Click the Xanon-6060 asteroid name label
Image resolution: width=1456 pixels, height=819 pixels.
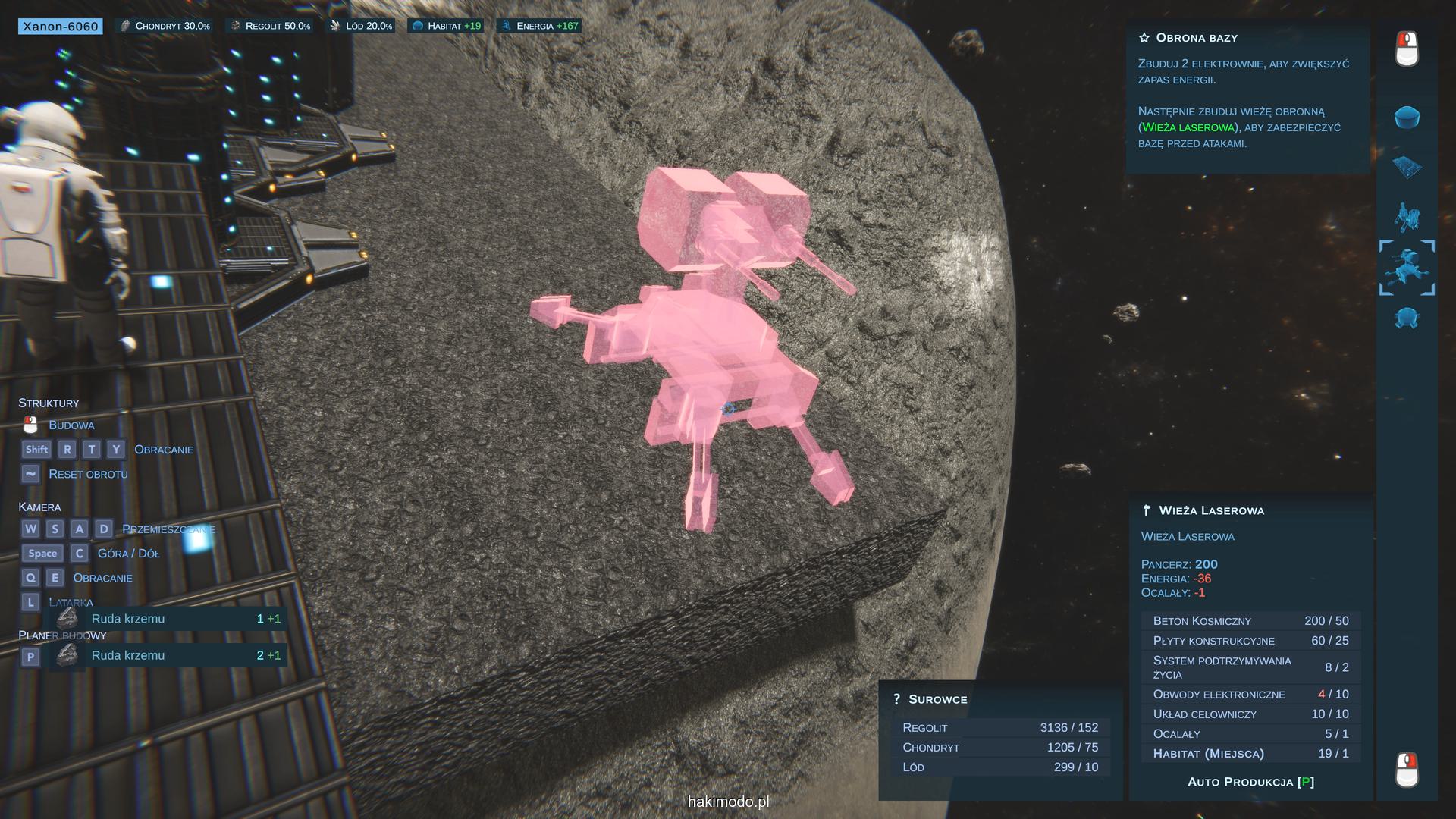pos(61,27)
